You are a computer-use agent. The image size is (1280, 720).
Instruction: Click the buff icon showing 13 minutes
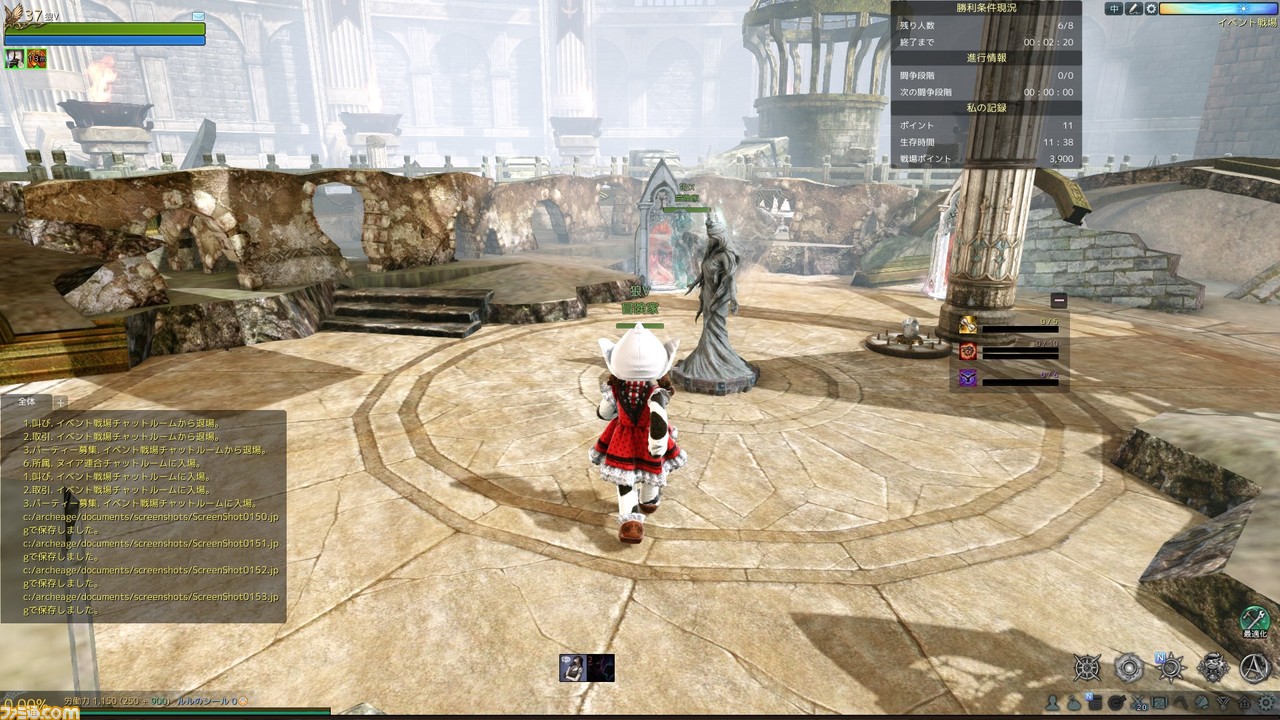coord(37,58)
